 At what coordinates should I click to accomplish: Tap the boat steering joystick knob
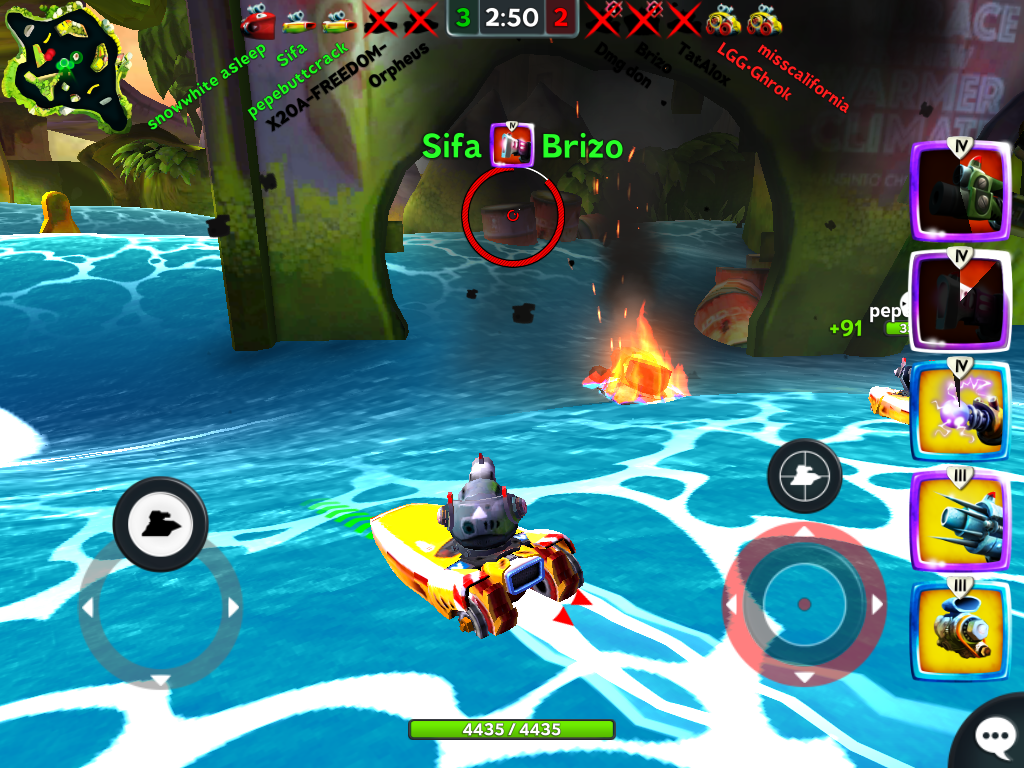tap(160, 522)
